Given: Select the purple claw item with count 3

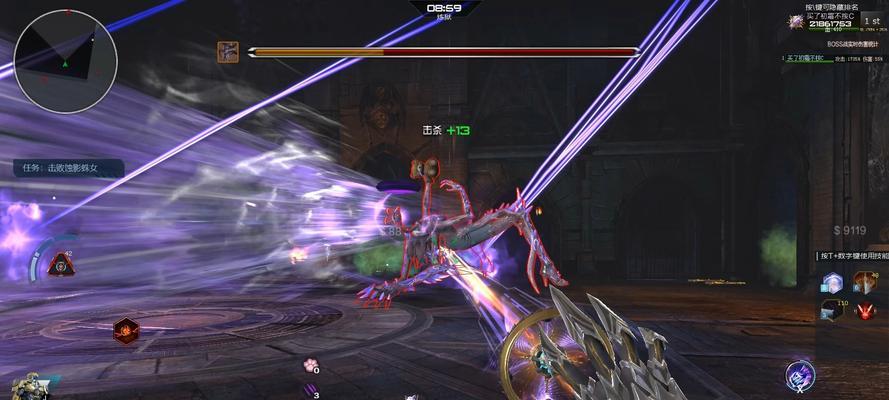Looking at the screenshot, I should pyautogui.click(x=310, y=391).
